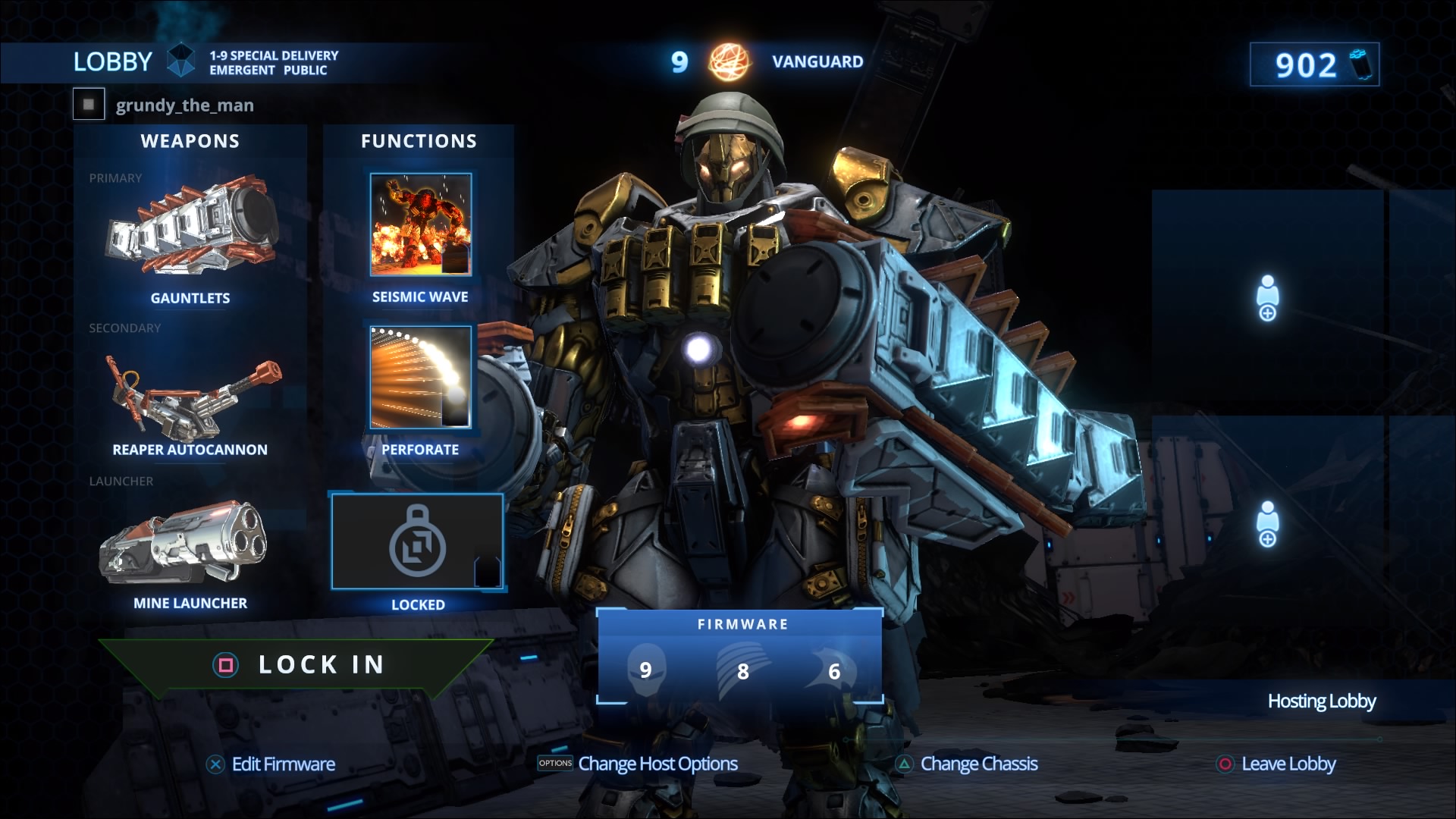1456x819 pixels.
Task: Select the Perforate function icon
Action: tap(419, 378)
